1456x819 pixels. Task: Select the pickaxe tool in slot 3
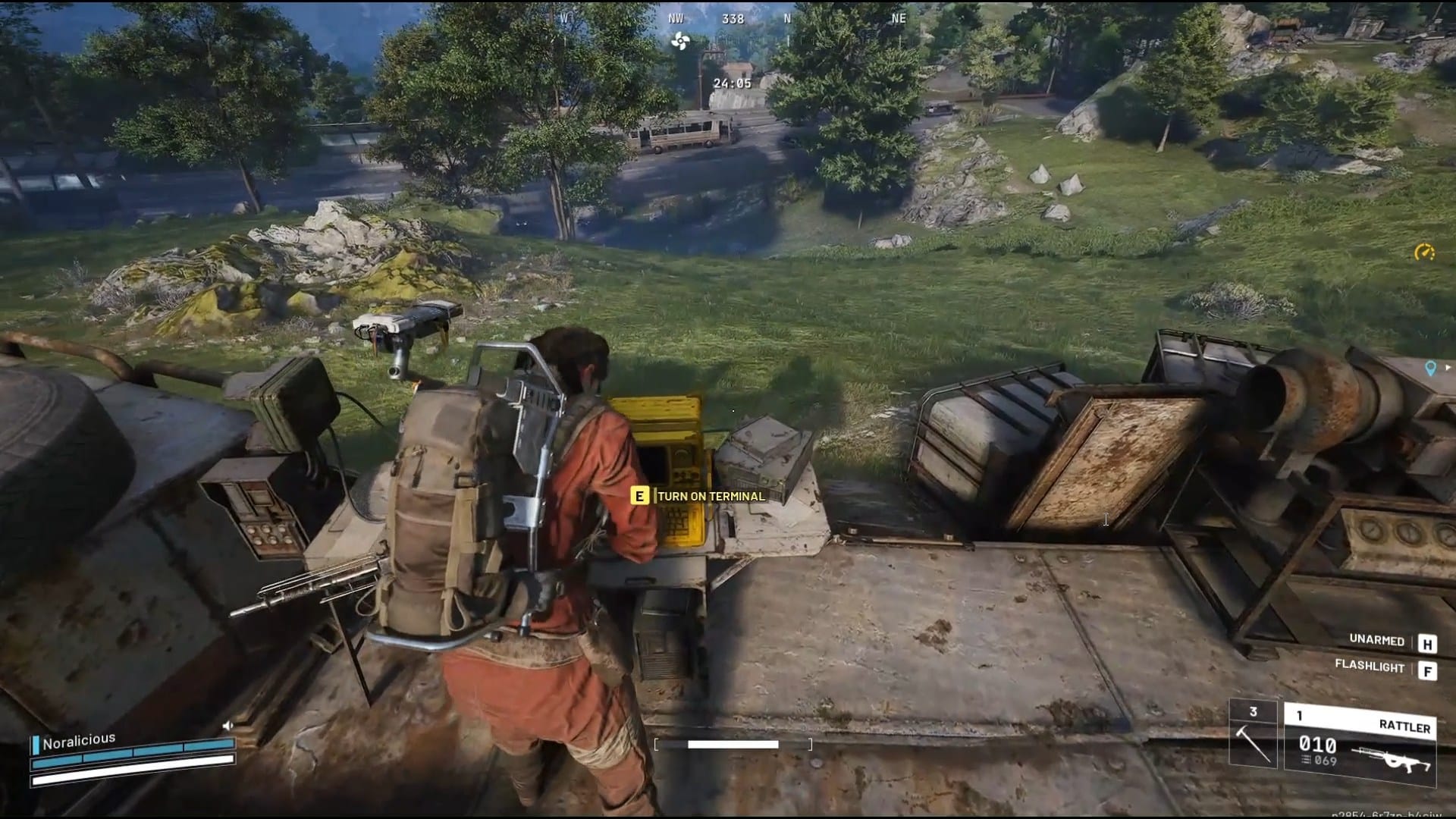[1253, 734]
